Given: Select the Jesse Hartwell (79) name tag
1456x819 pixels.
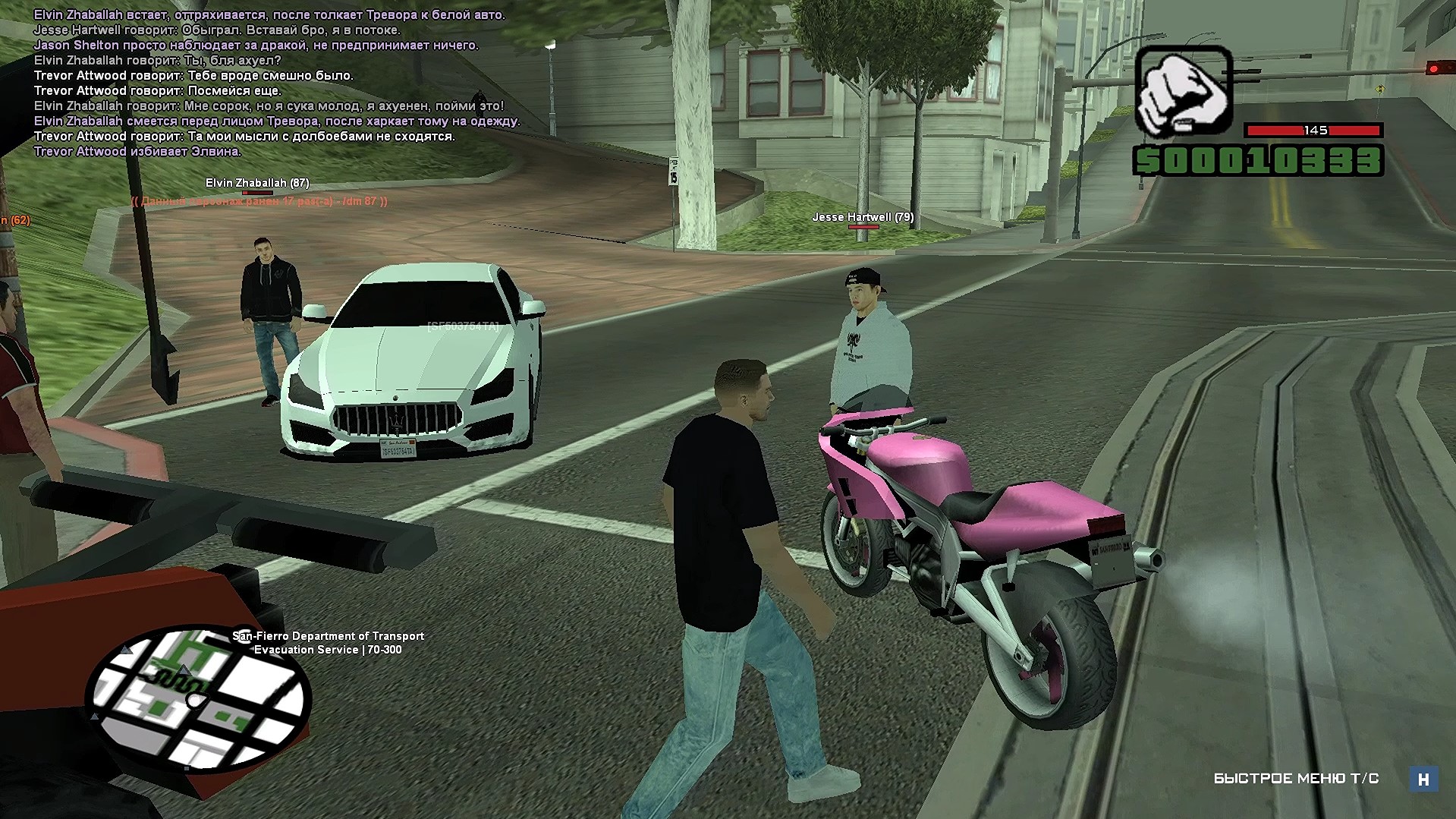Looking at the screenshot, I should coord(863,217).
